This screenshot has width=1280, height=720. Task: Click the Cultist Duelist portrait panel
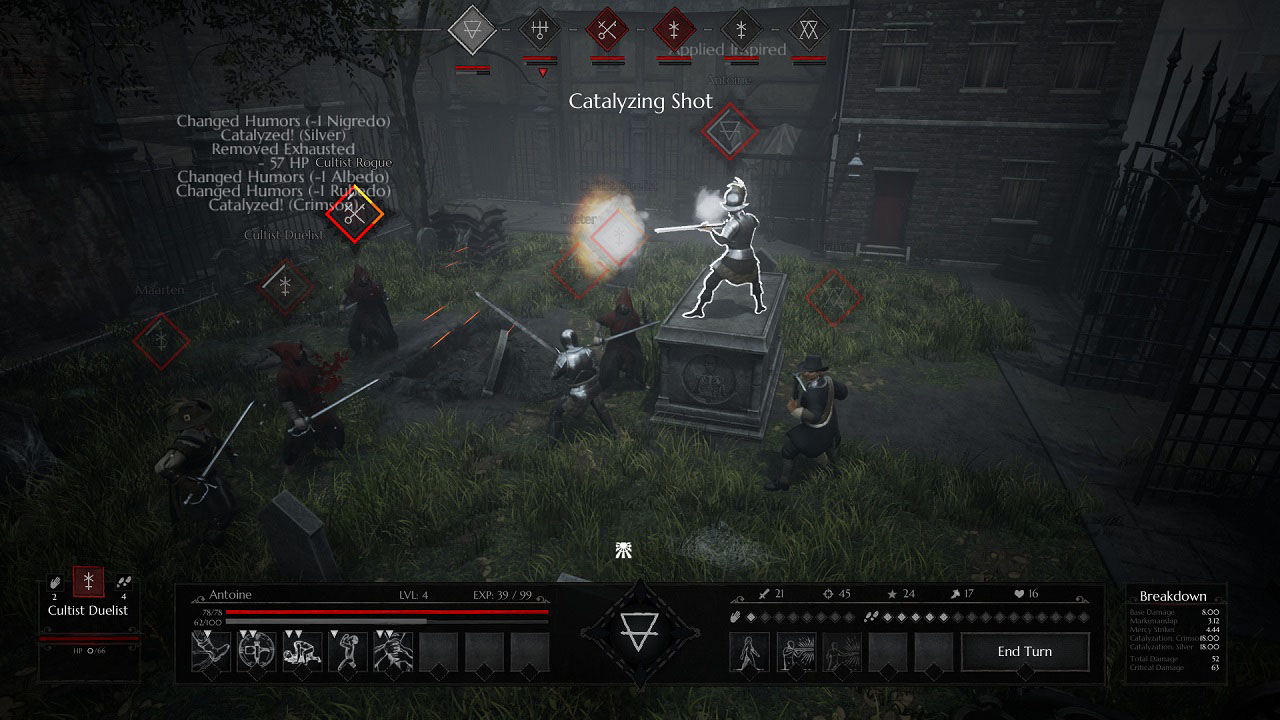88,615
